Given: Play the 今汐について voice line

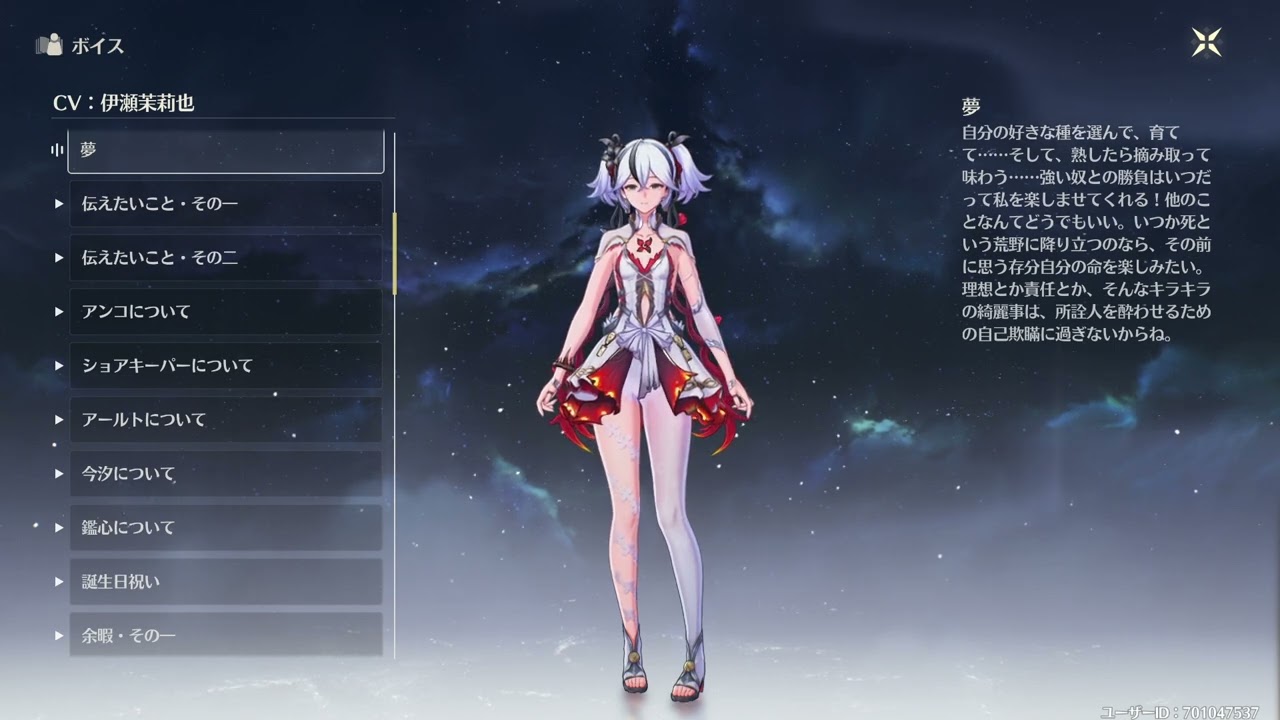Looking at the screenshot, I should [225, 474].
